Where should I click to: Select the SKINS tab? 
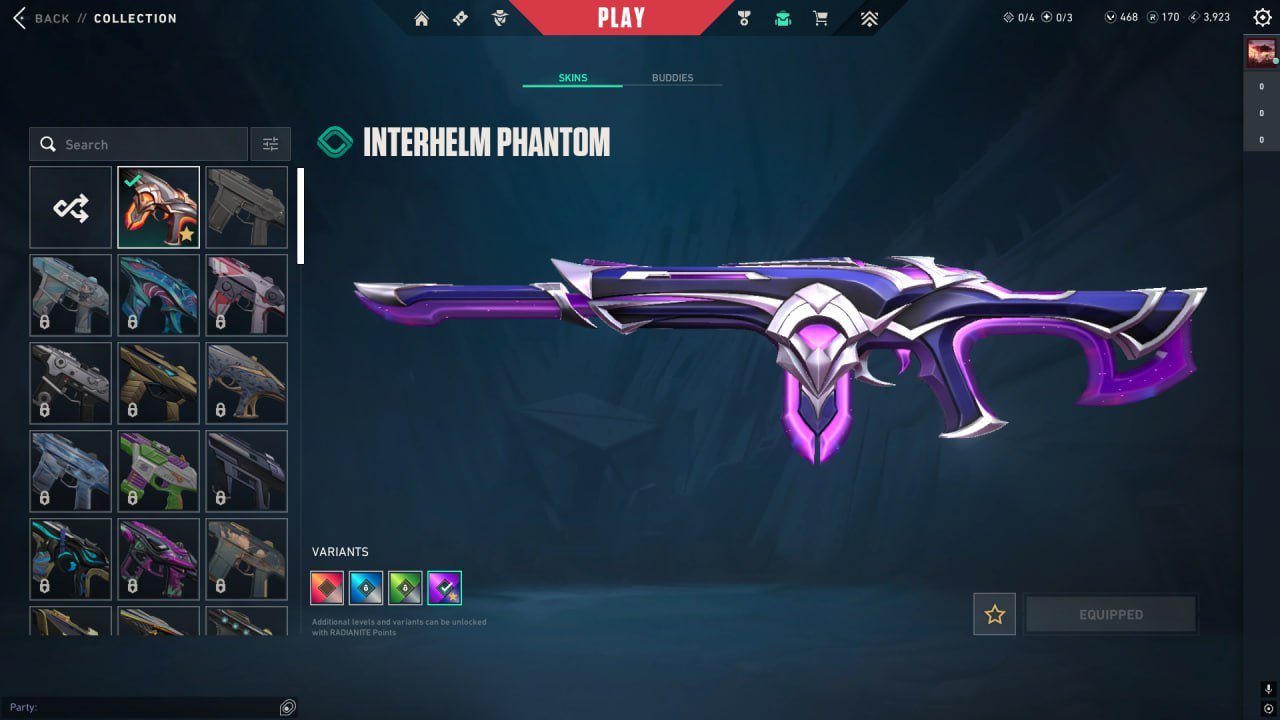point(571,77)
